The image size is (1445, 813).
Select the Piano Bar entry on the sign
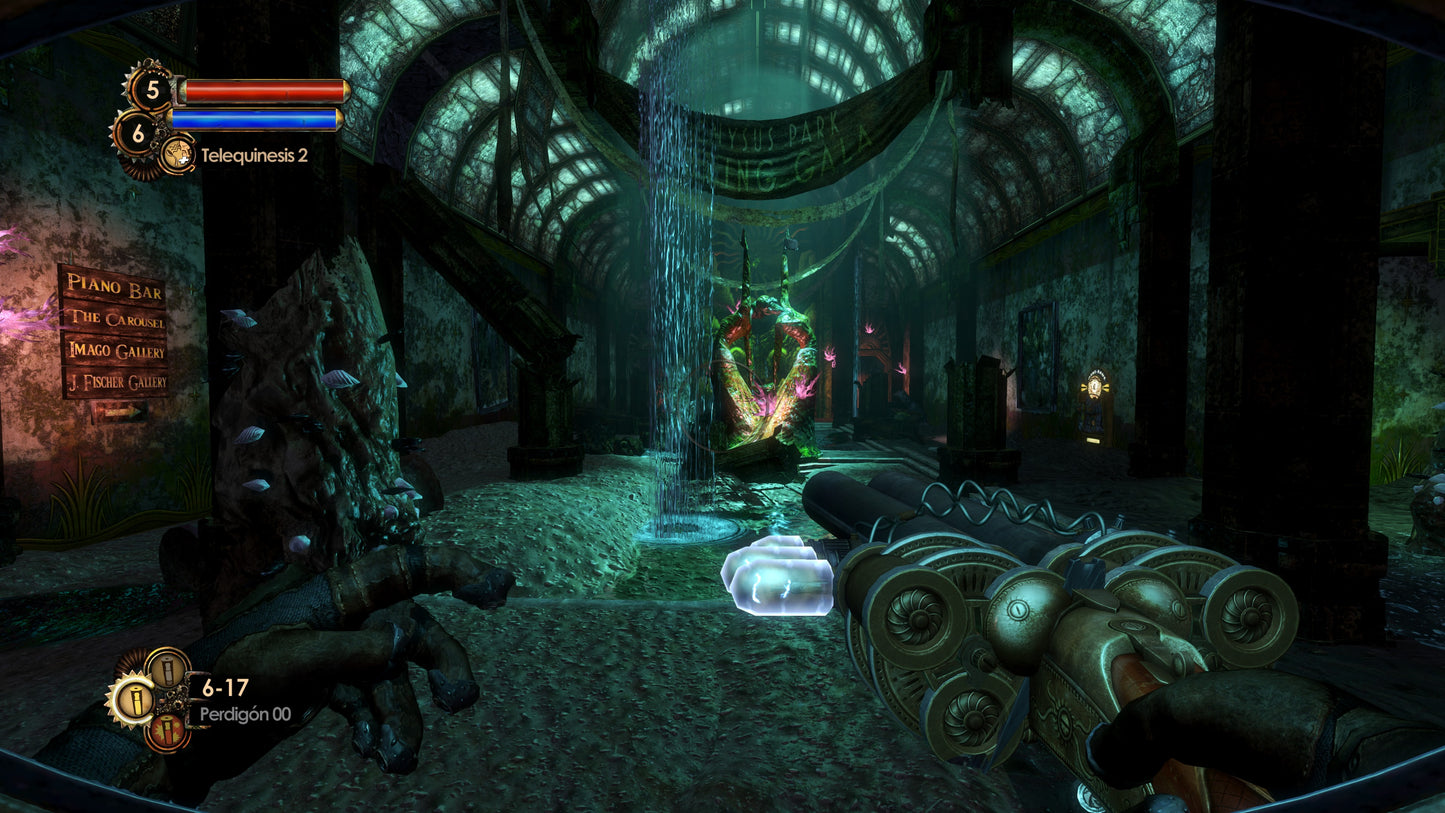(x=113, y=288)
